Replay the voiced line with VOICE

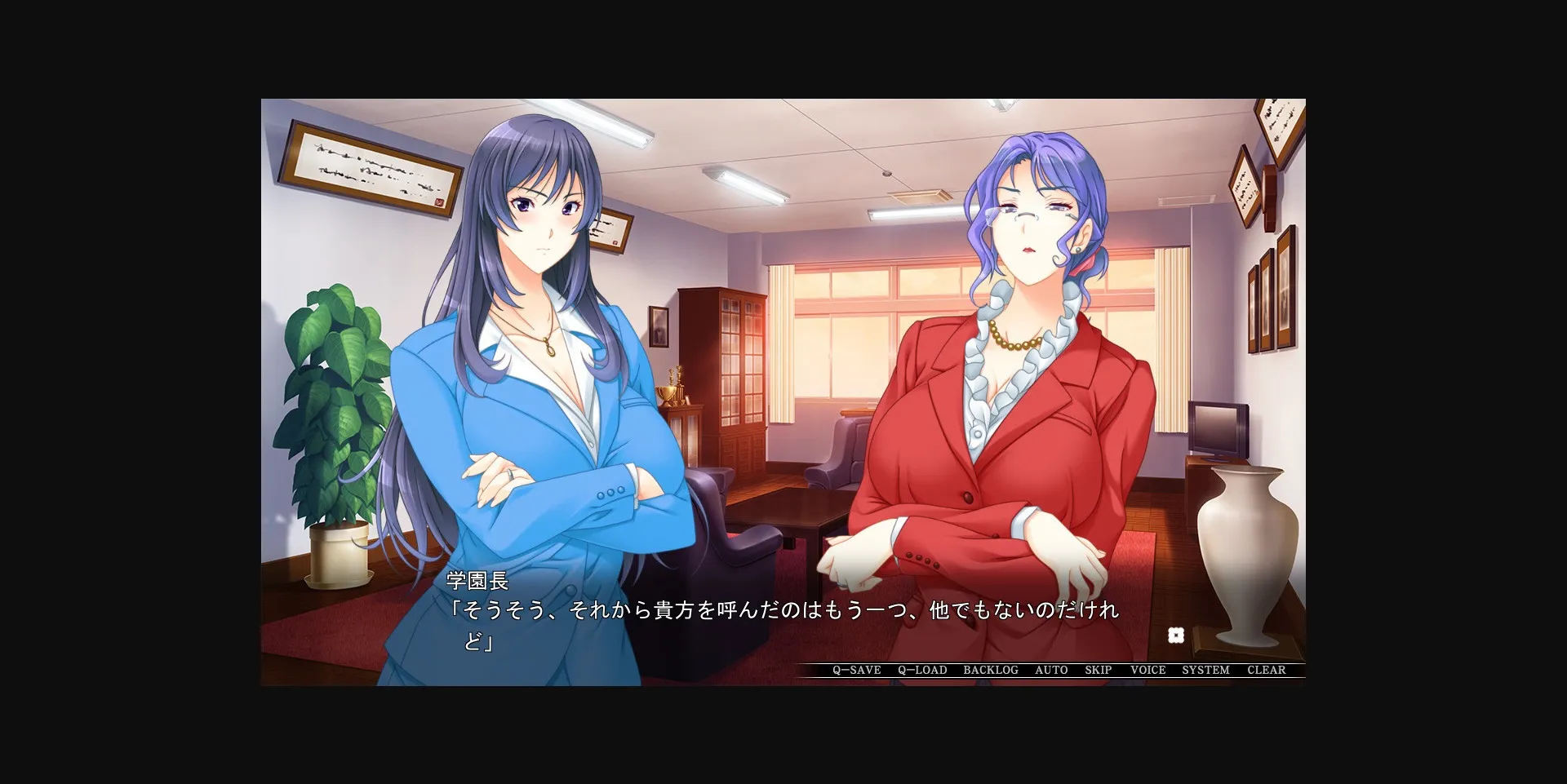(x=1147, y=670)
